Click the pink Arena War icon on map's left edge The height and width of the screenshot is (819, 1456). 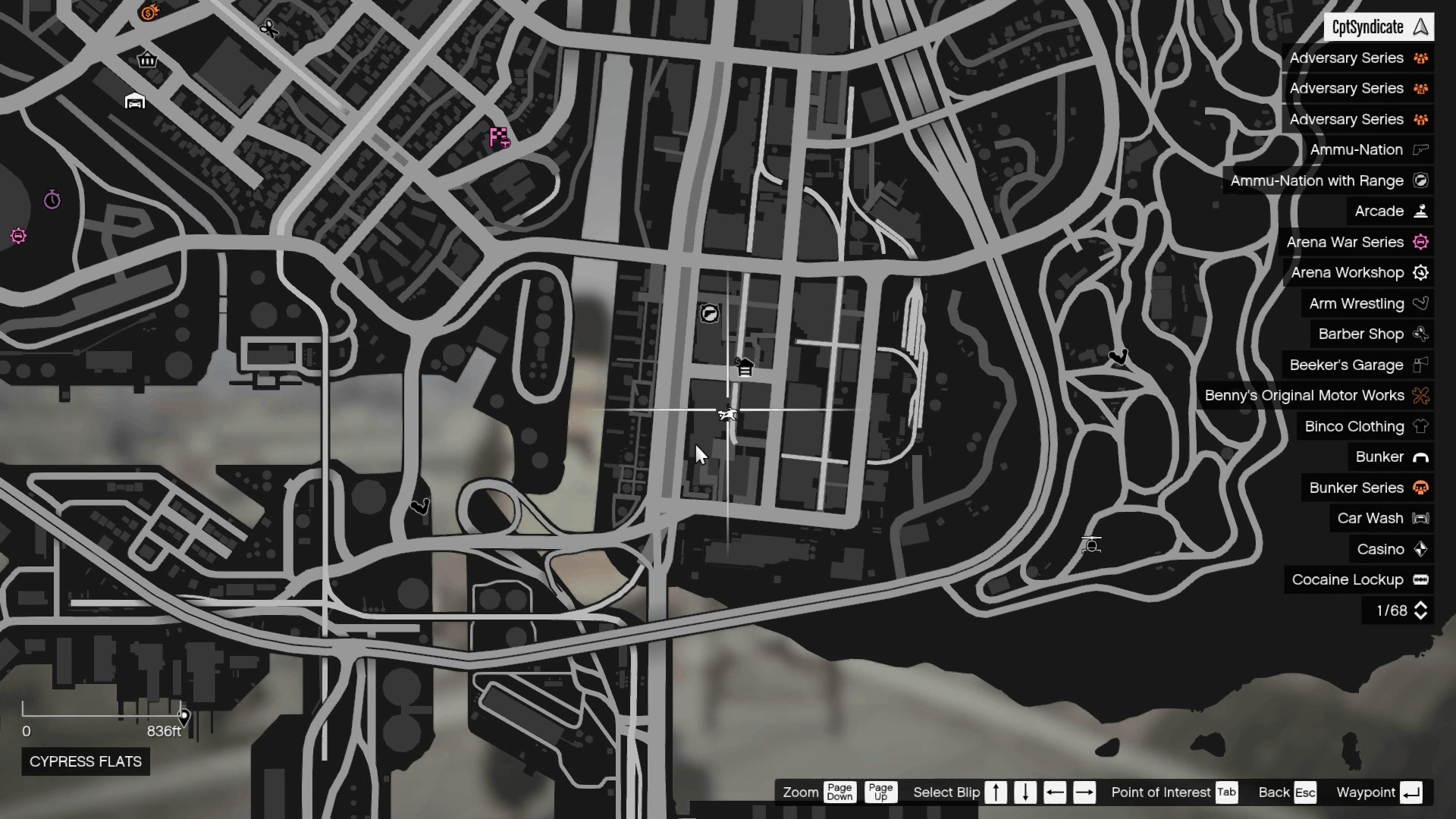click(x=19, y=237)
